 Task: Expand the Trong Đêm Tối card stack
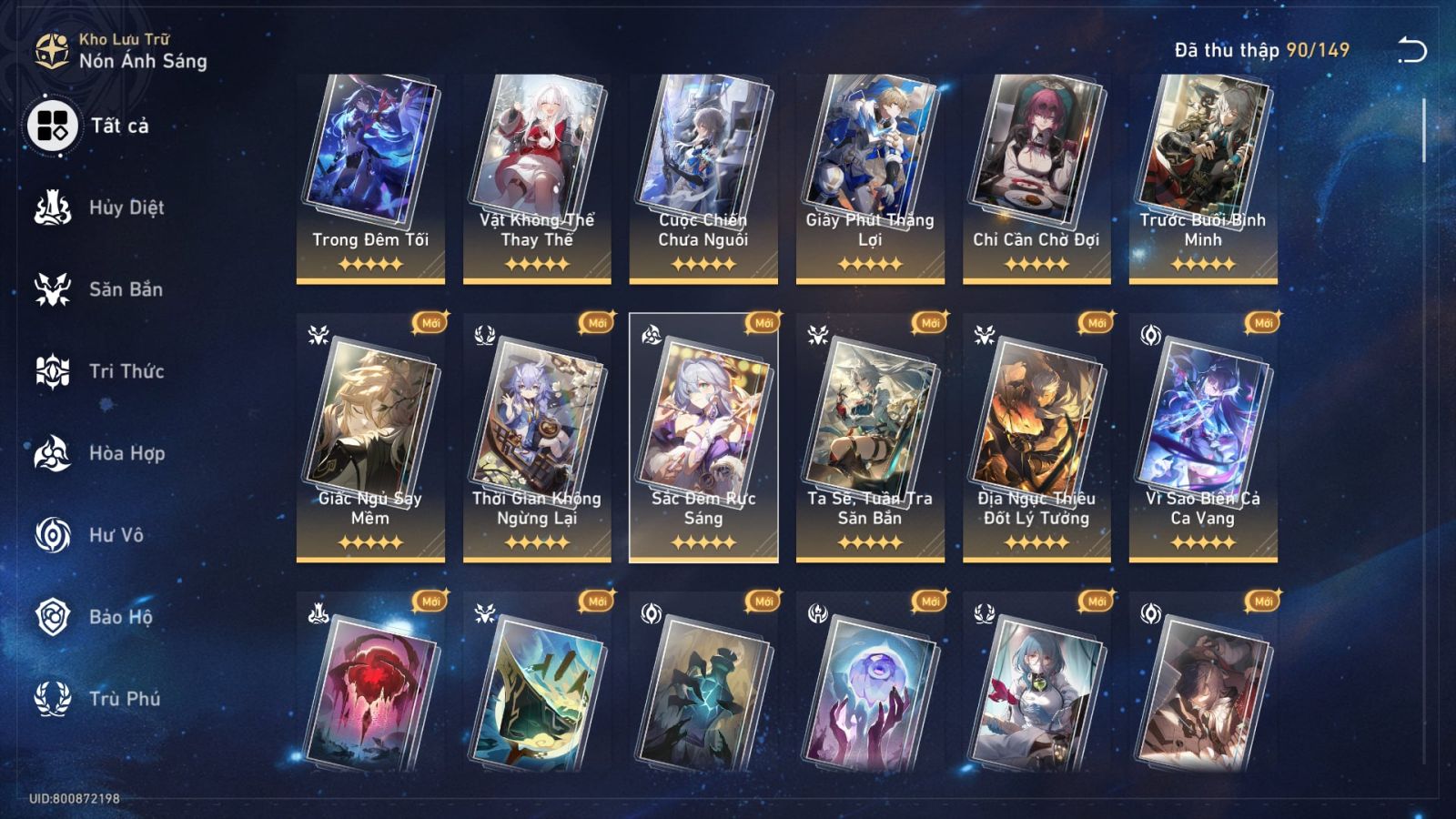(369, 150)
